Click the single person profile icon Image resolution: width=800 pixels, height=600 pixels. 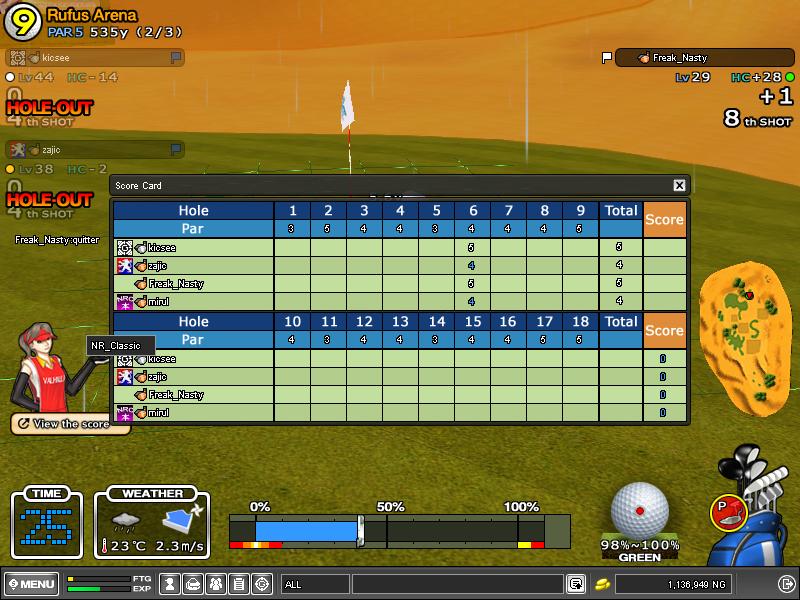click(170, 584)
